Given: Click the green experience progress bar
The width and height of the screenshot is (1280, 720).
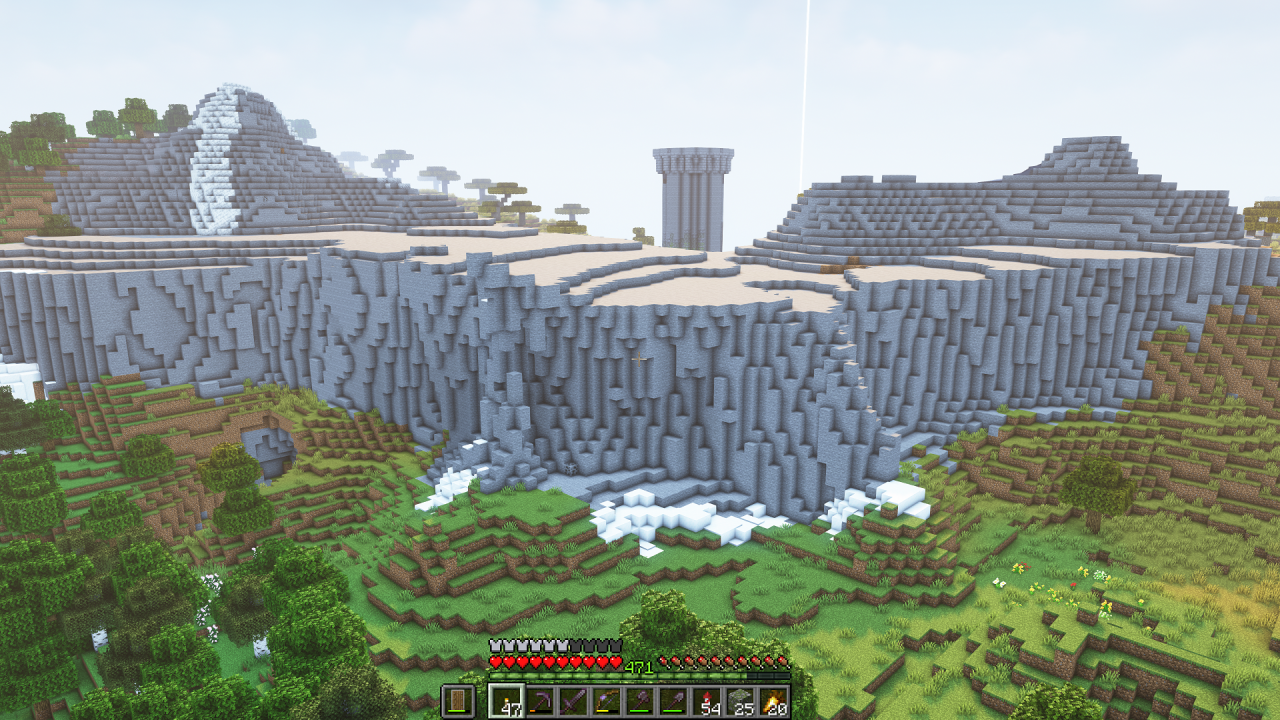Looking at the screenshot, I should [560, 675].
